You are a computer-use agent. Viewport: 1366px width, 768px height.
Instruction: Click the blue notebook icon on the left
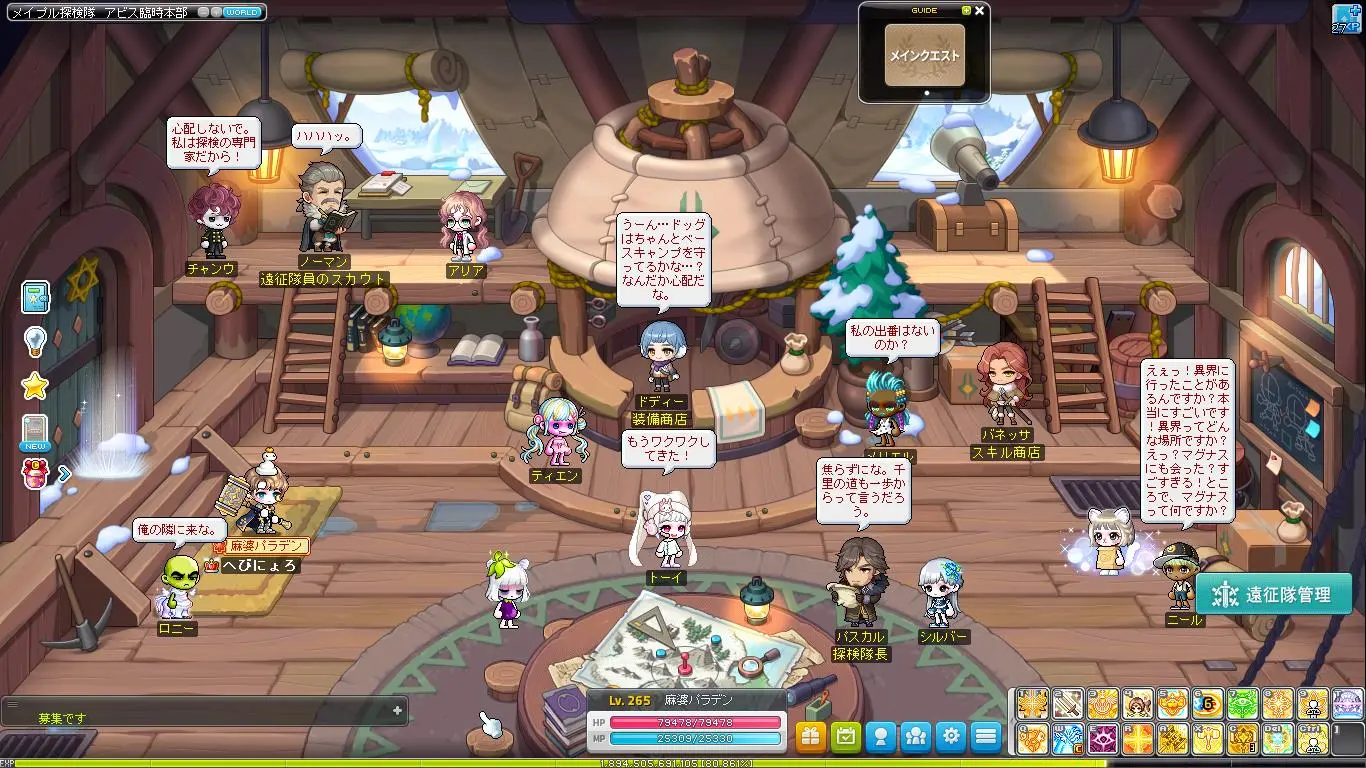pyautogui.click(x=36, y=297)
